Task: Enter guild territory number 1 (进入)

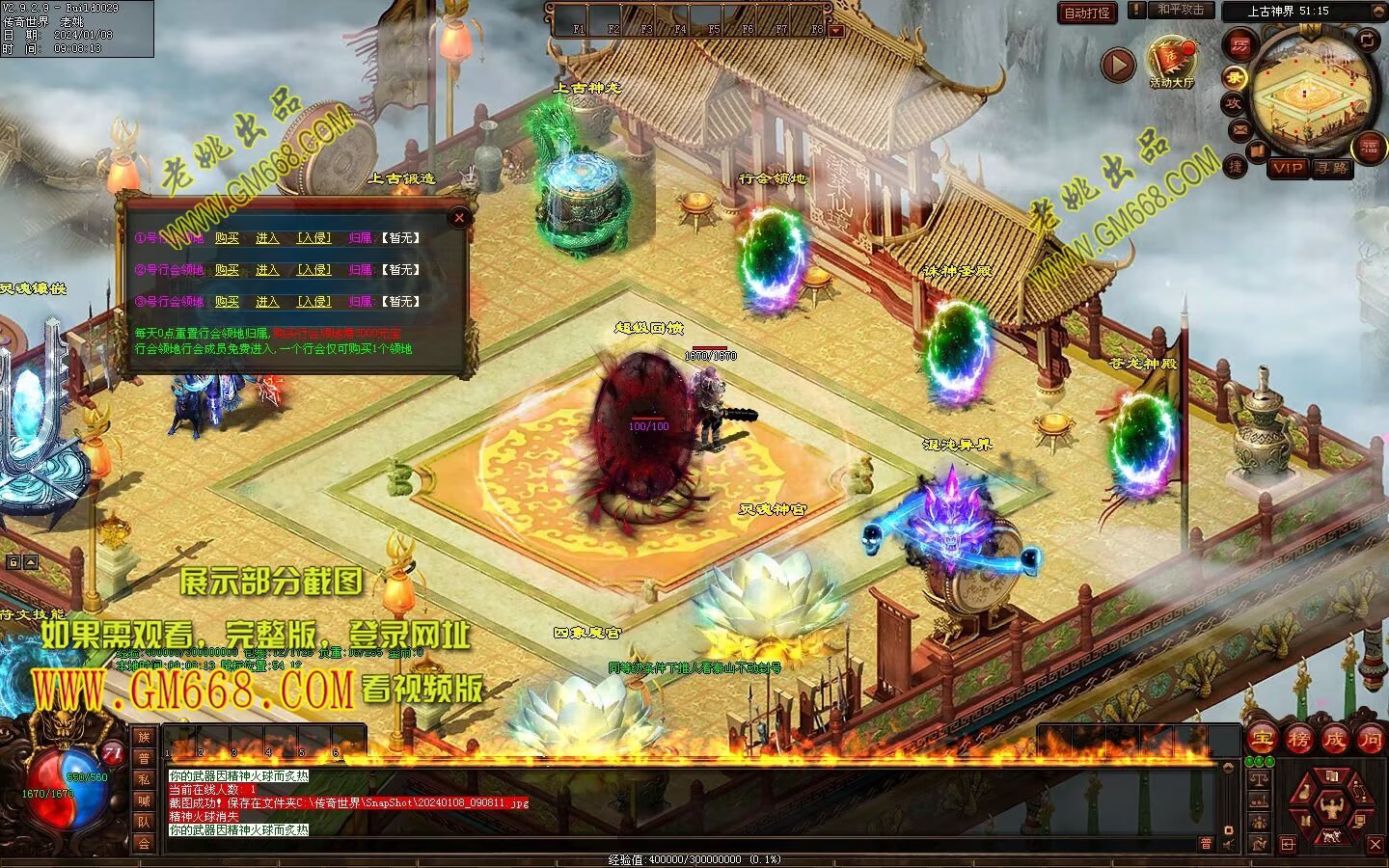Action: (267, 238)
